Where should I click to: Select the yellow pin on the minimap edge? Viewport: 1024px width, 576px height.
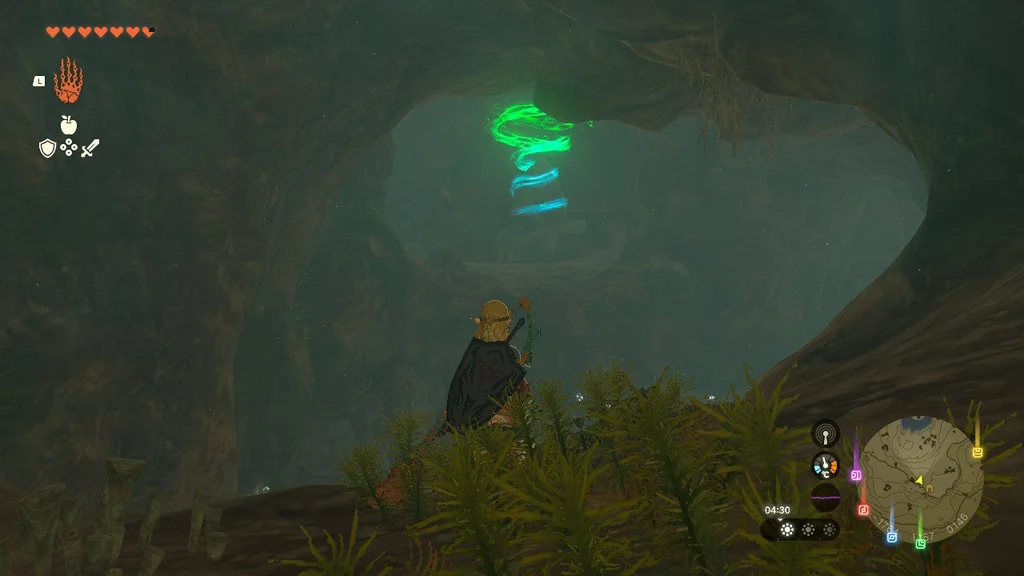977,452
